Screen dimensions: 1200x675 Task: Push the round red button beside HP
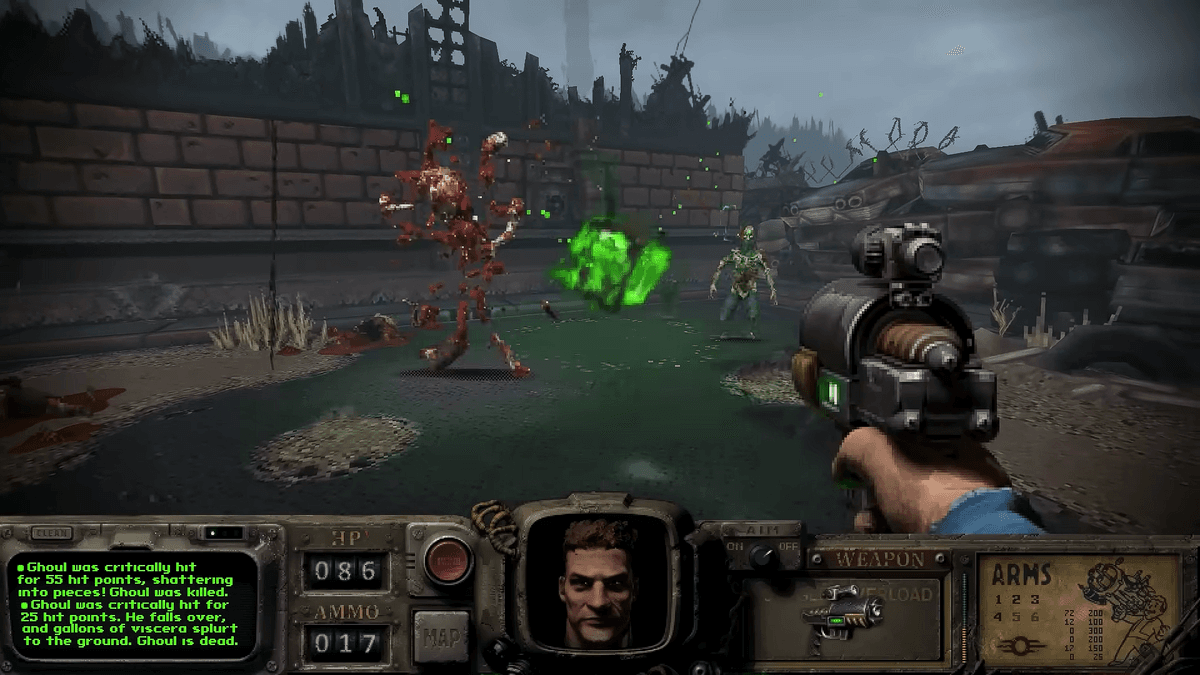(448, 561)
